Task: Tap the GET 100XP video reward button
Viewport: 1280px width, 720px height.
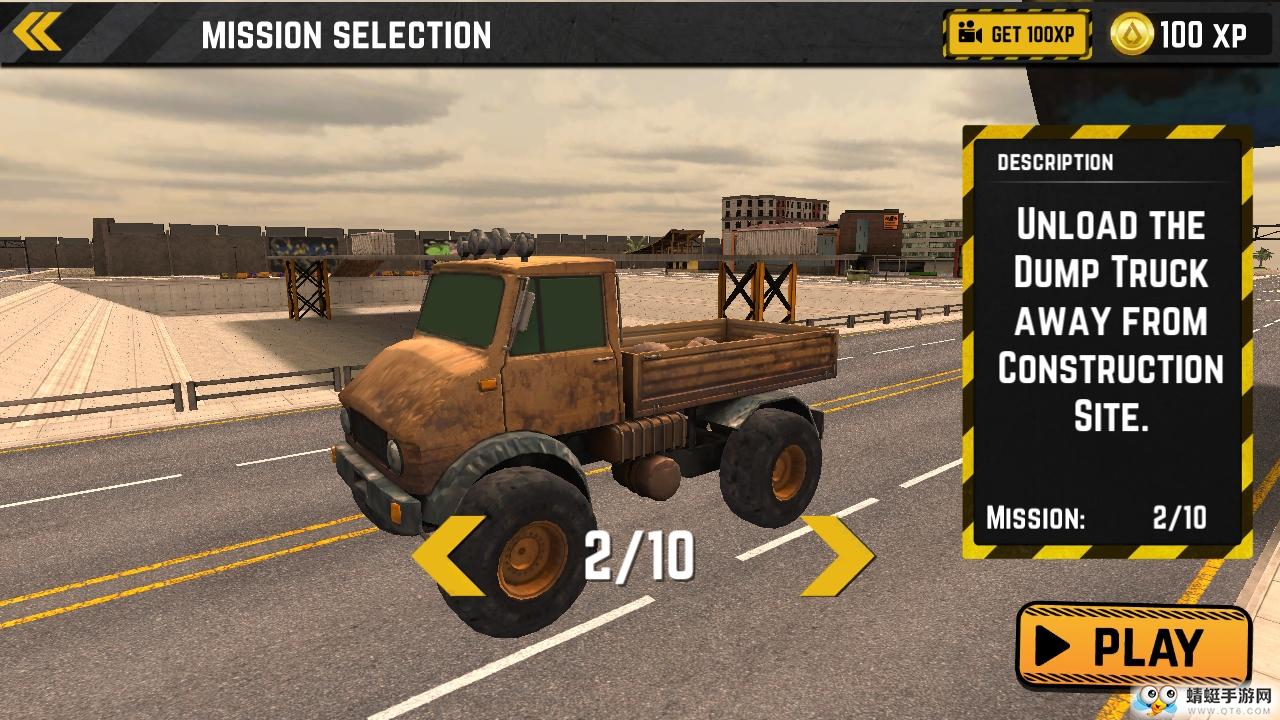Action: coord(1017,35)
